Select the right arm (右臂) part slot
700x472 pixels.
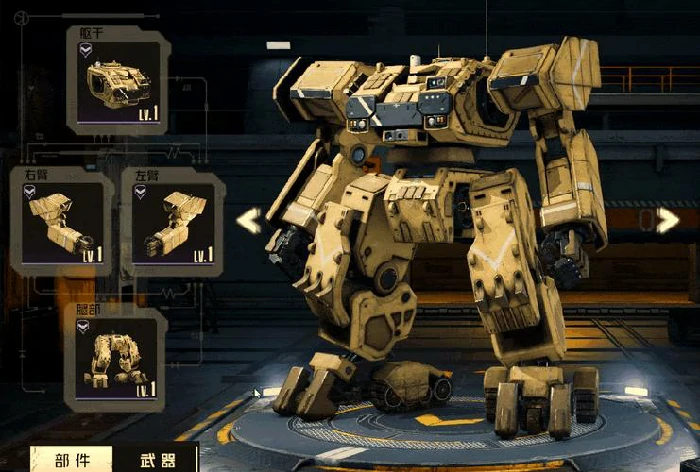click(62, 224)
